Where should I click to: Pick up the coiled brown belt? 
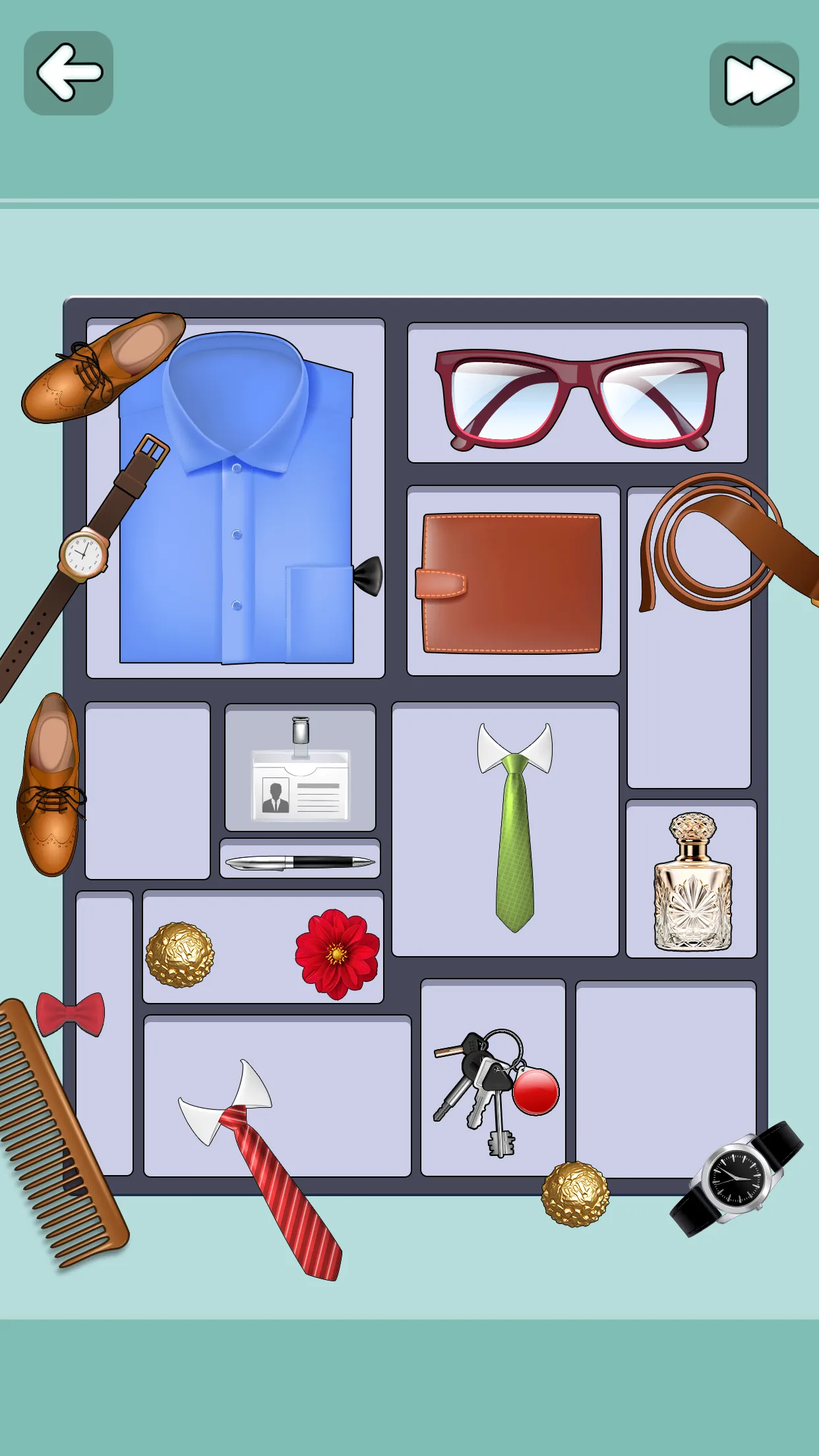tap(712, 541)
